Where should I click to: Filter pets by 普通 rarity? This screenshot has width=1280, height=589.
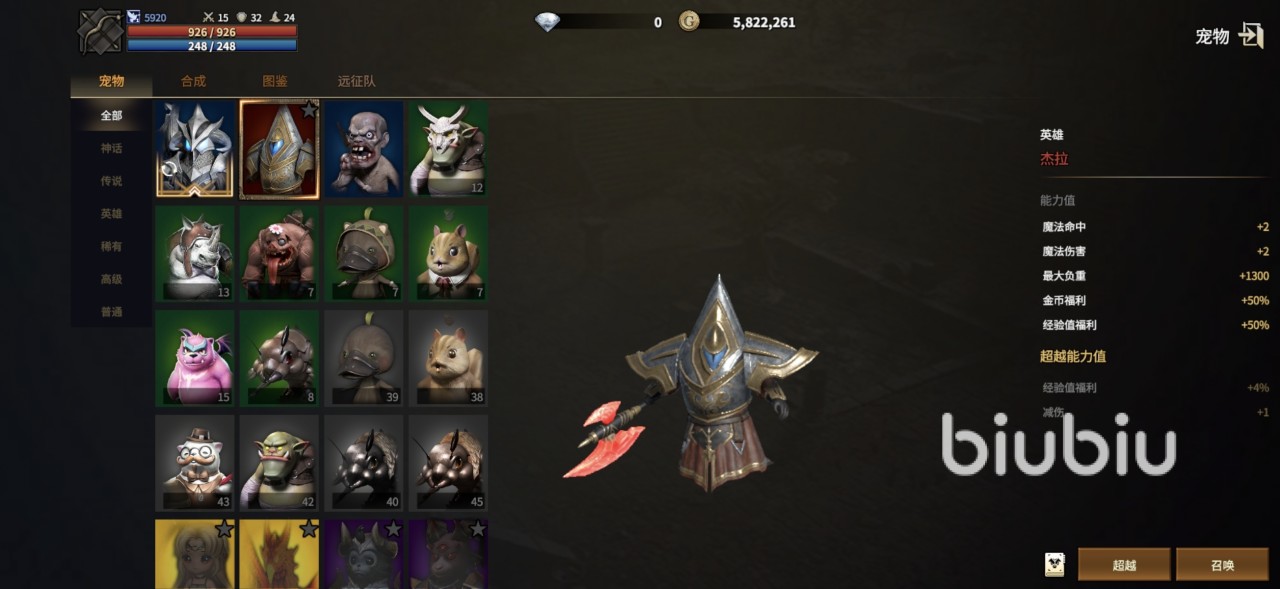[x=111, y=312]
